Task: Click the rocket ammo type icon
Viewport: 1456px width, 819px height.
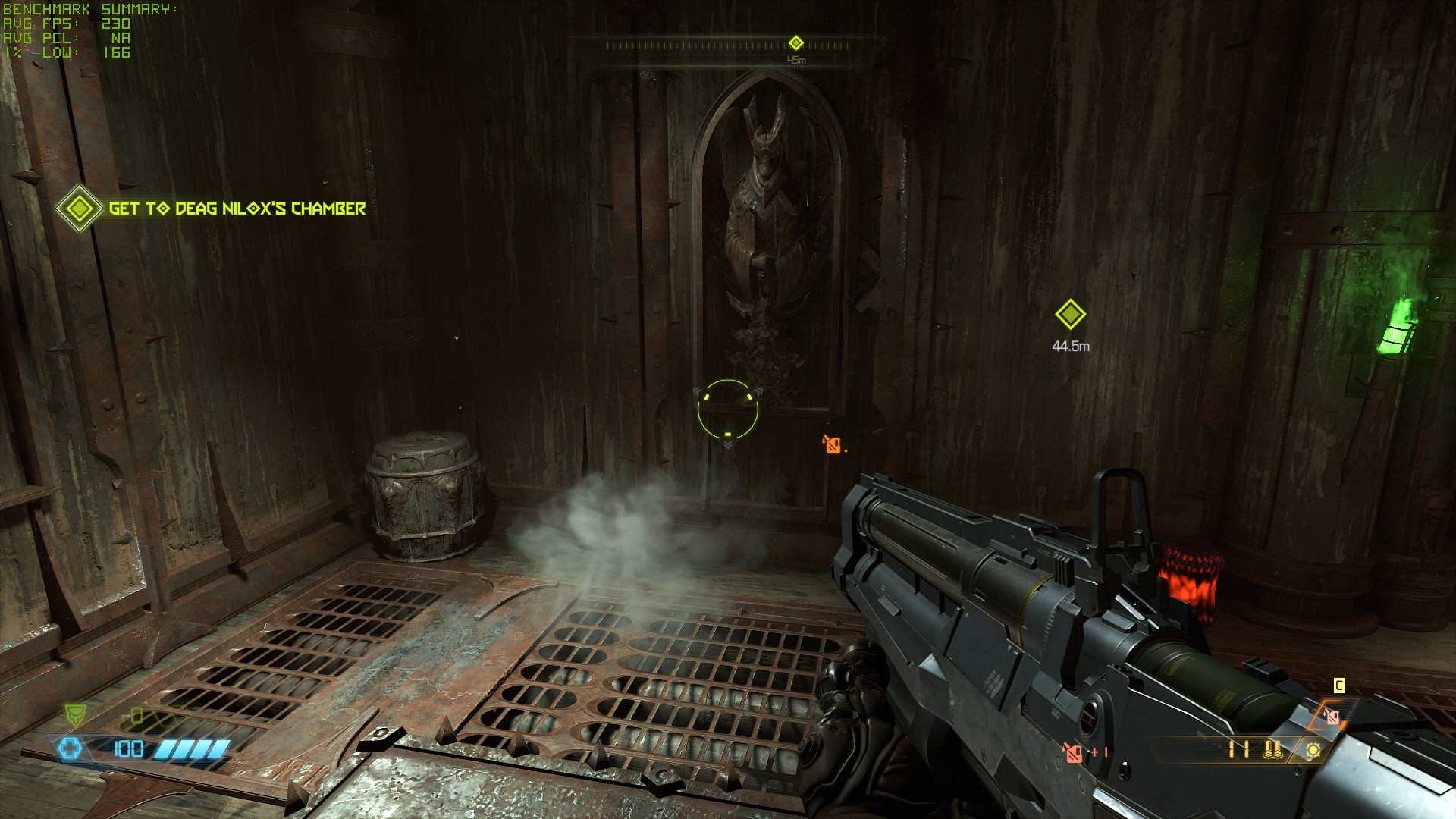Action: click(1273, 750)
